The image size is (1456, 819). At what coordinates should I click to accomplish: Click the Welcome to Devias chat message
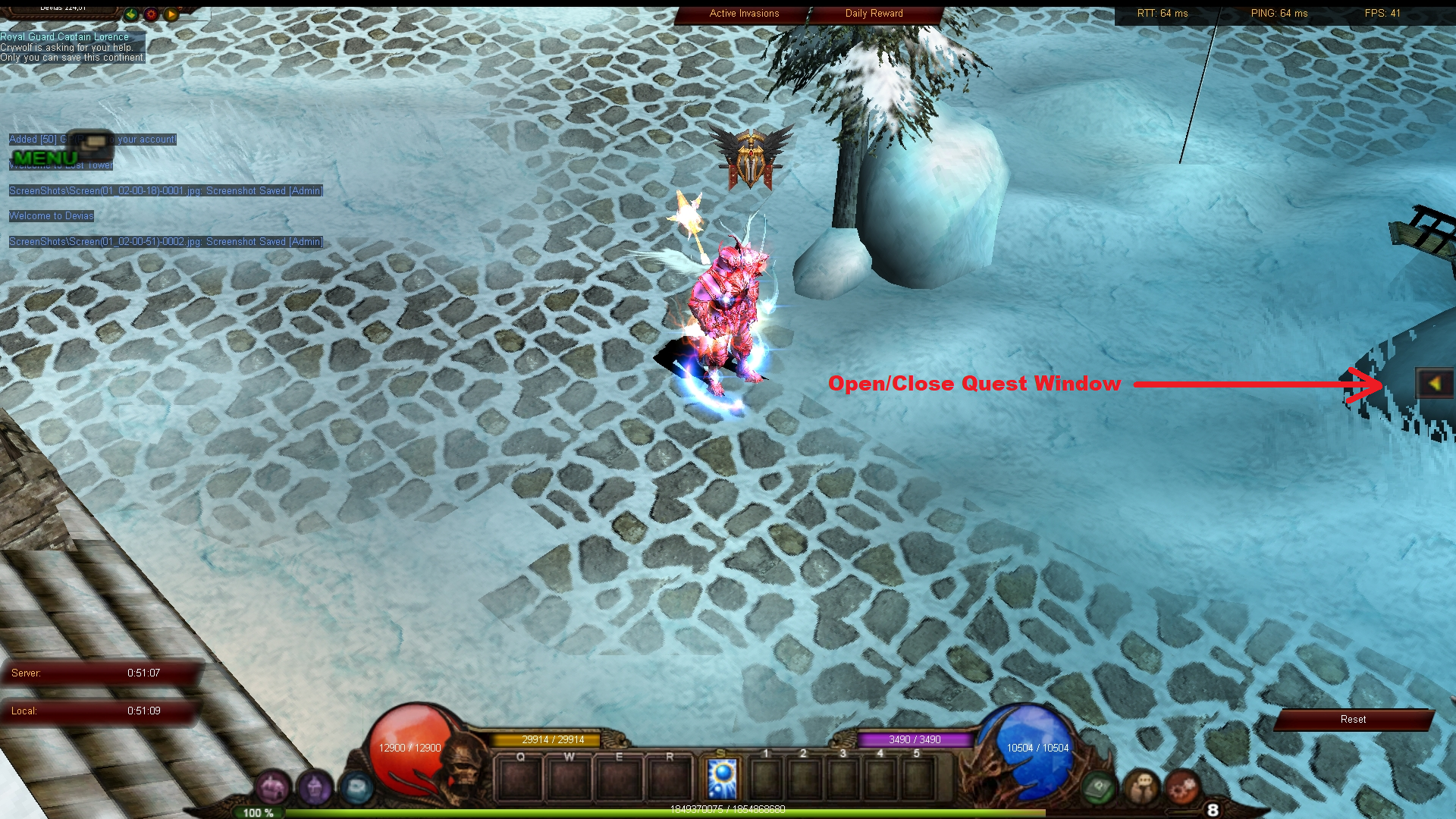[x=51, y=215]
